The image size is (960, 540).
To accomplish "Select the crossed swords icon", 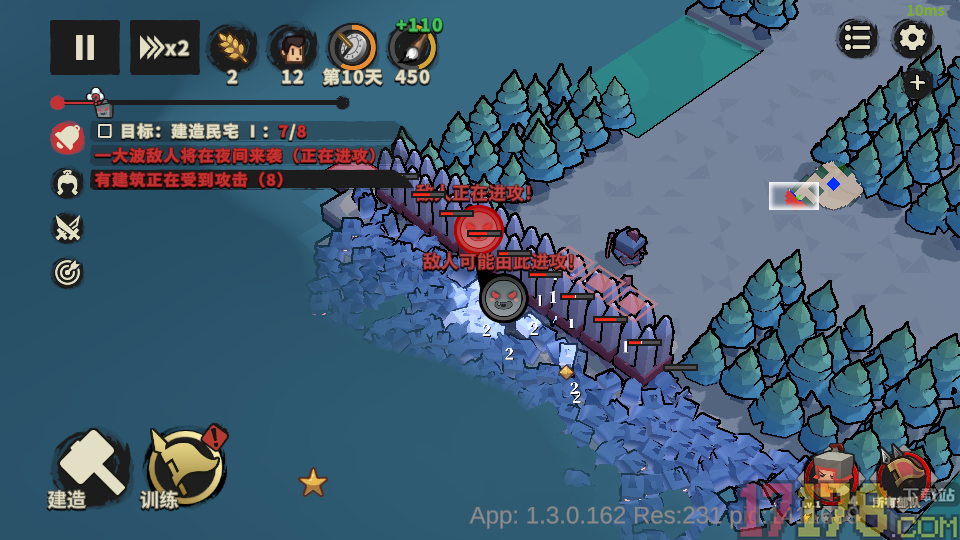I will (67, 228).
